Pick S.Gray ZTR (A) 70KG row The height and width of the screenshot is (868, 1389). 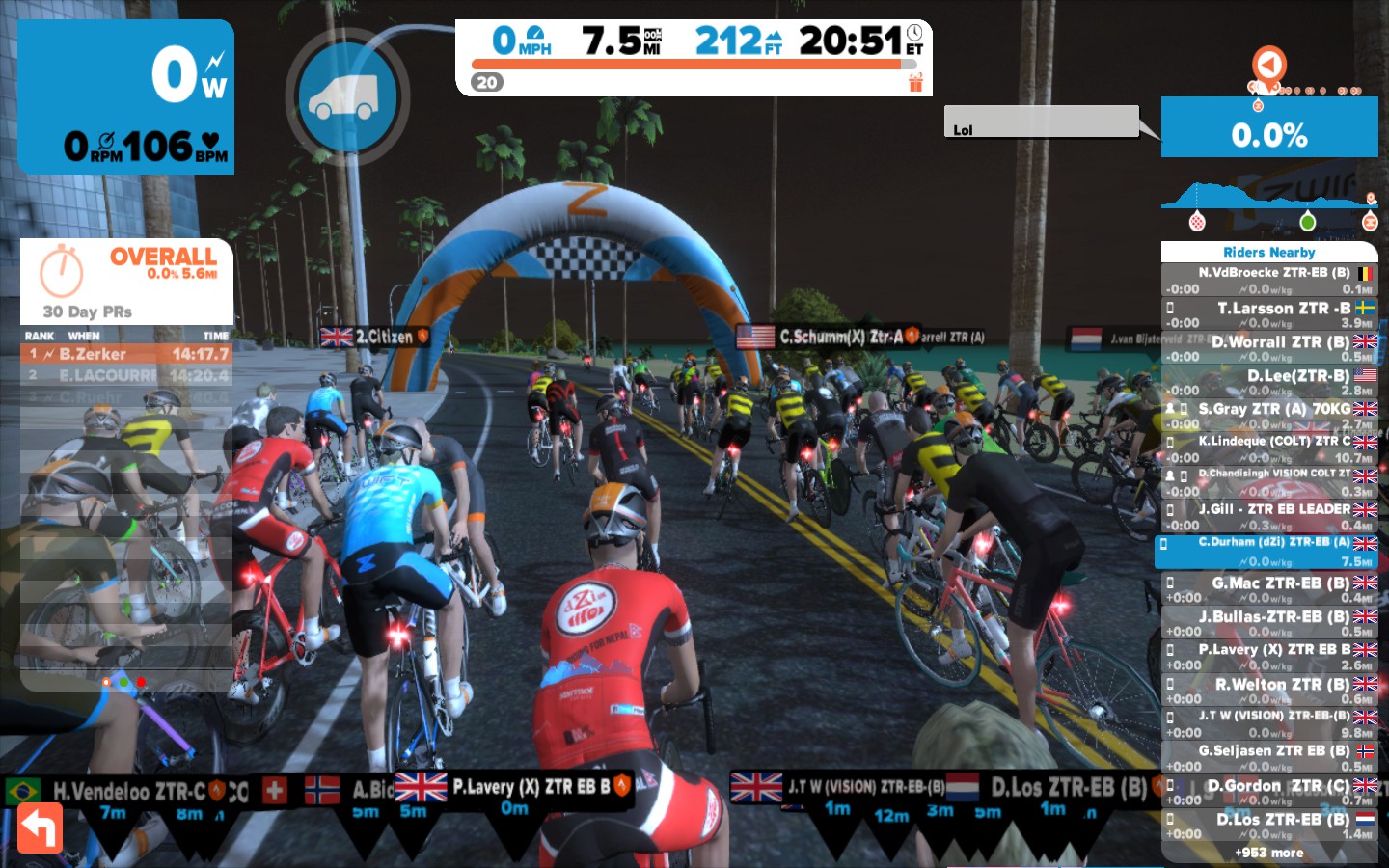[1269, 416]
